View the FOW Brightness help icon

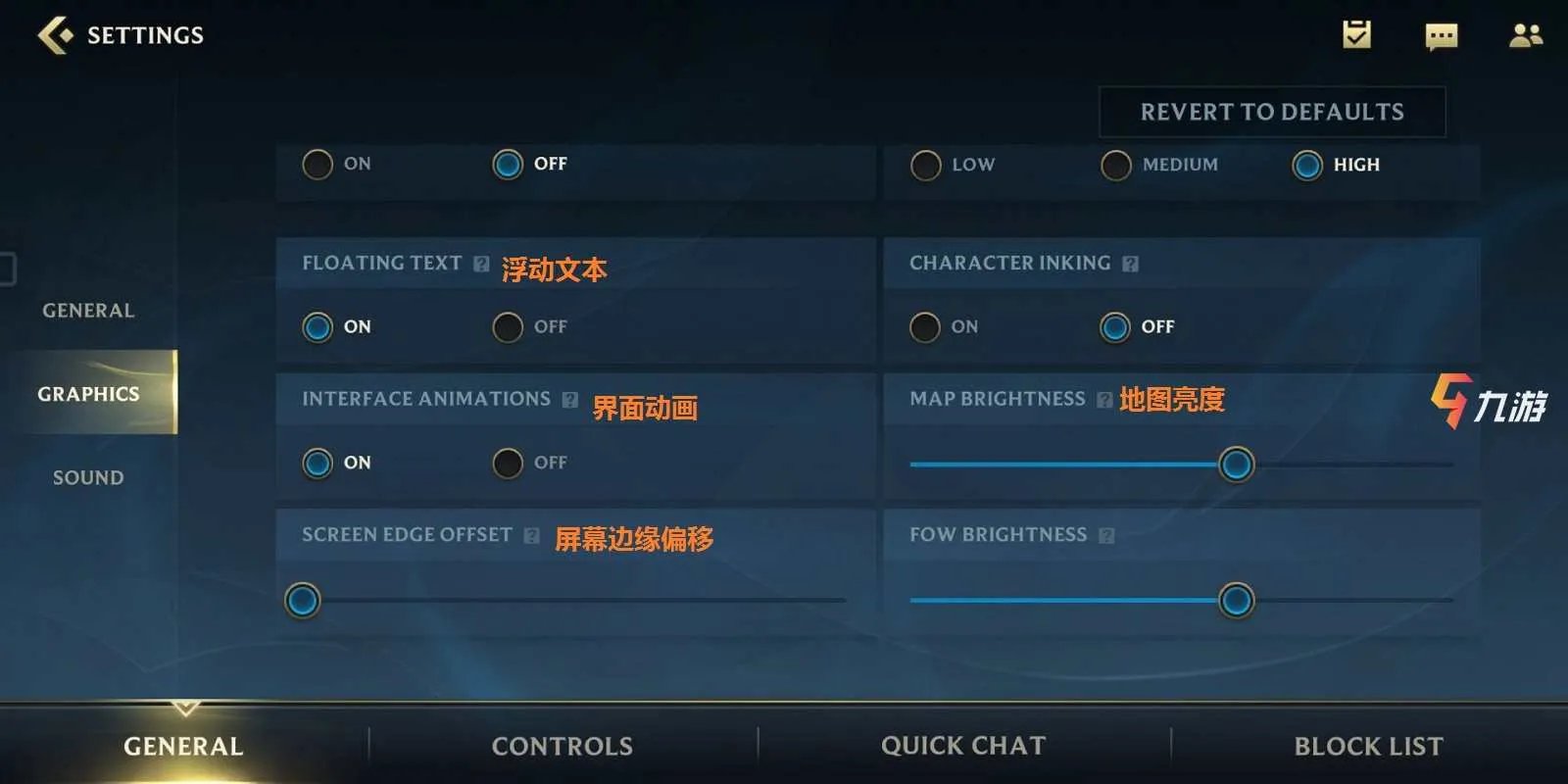pyautogui.click(x=1105, y=535)
